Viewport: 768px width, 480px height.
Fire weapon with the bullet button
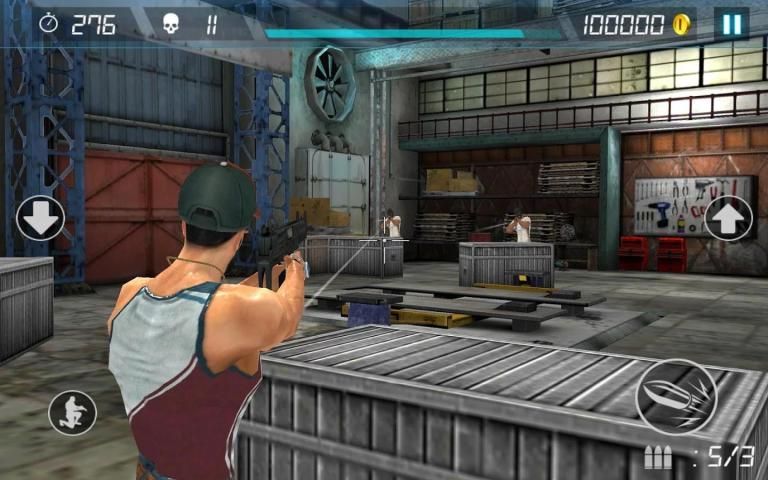pyautogui.click(x=676, y=396)
